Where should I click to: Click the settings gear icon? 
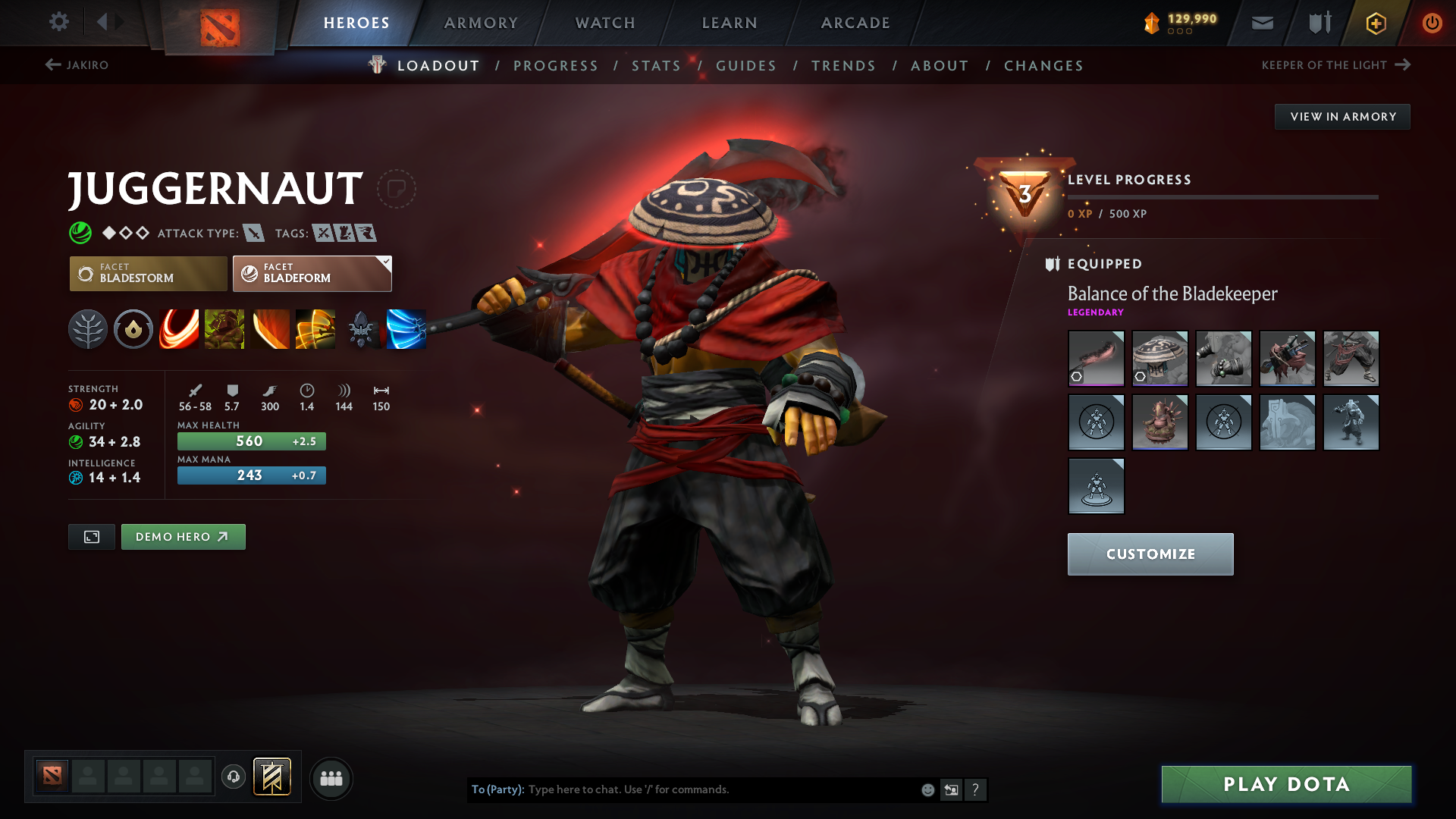(58, 22)
